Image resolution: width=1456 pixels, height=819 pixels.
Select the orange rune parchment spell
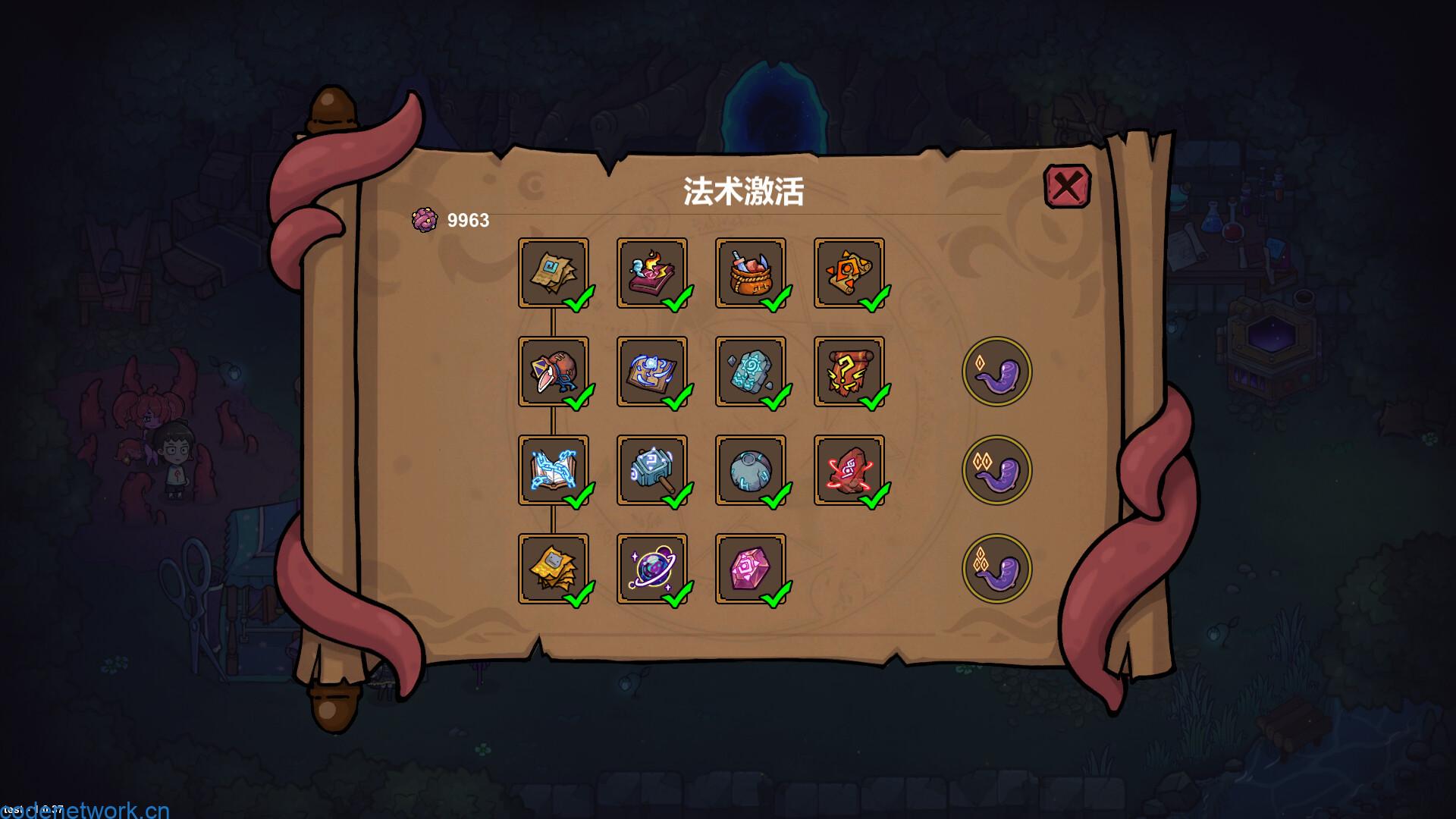click(849, 273)
